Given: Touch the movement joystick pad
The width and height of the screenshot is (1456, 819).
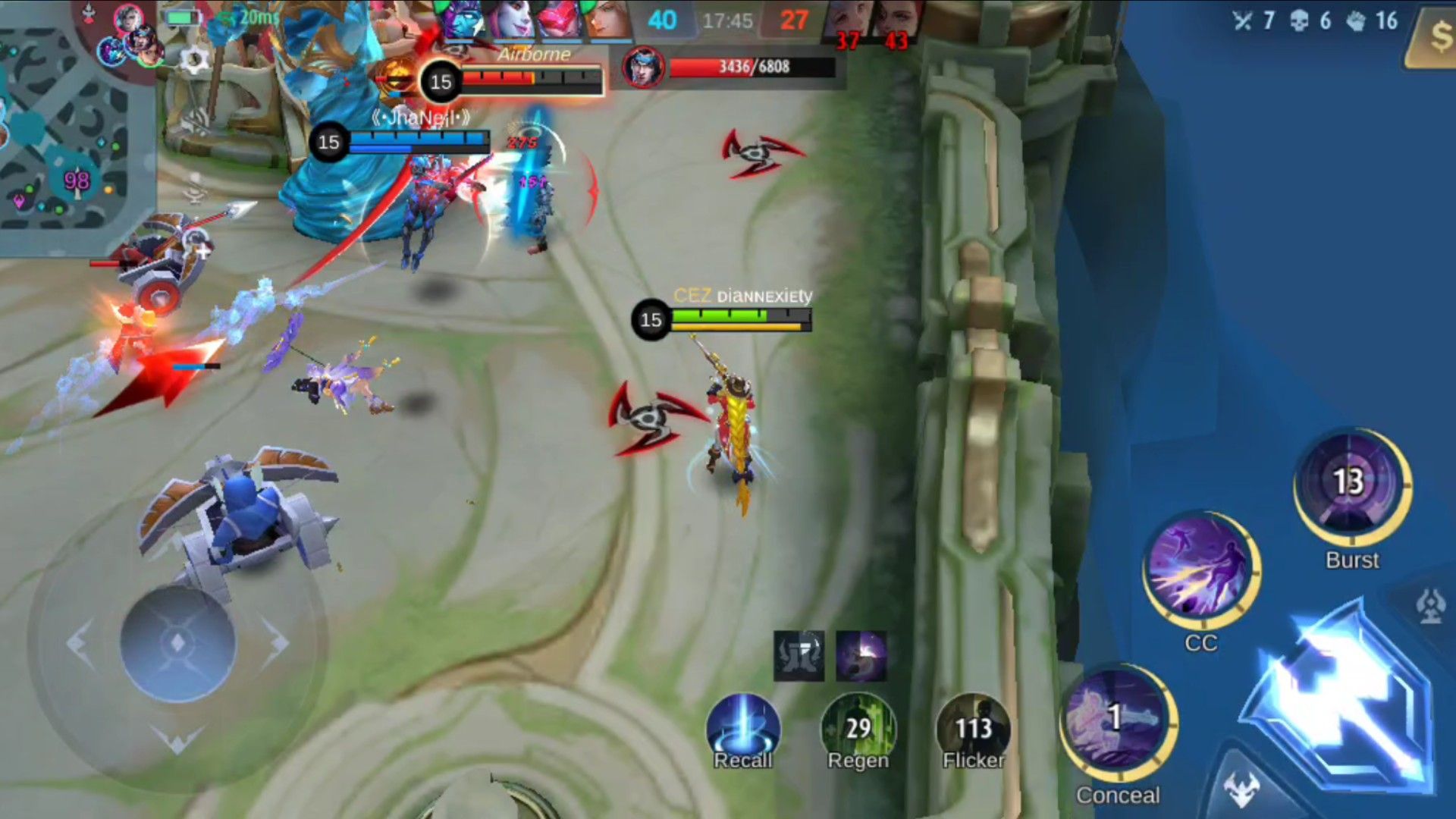Looking at the screenshot, I should pyautogui.click(x=177, y=643).
